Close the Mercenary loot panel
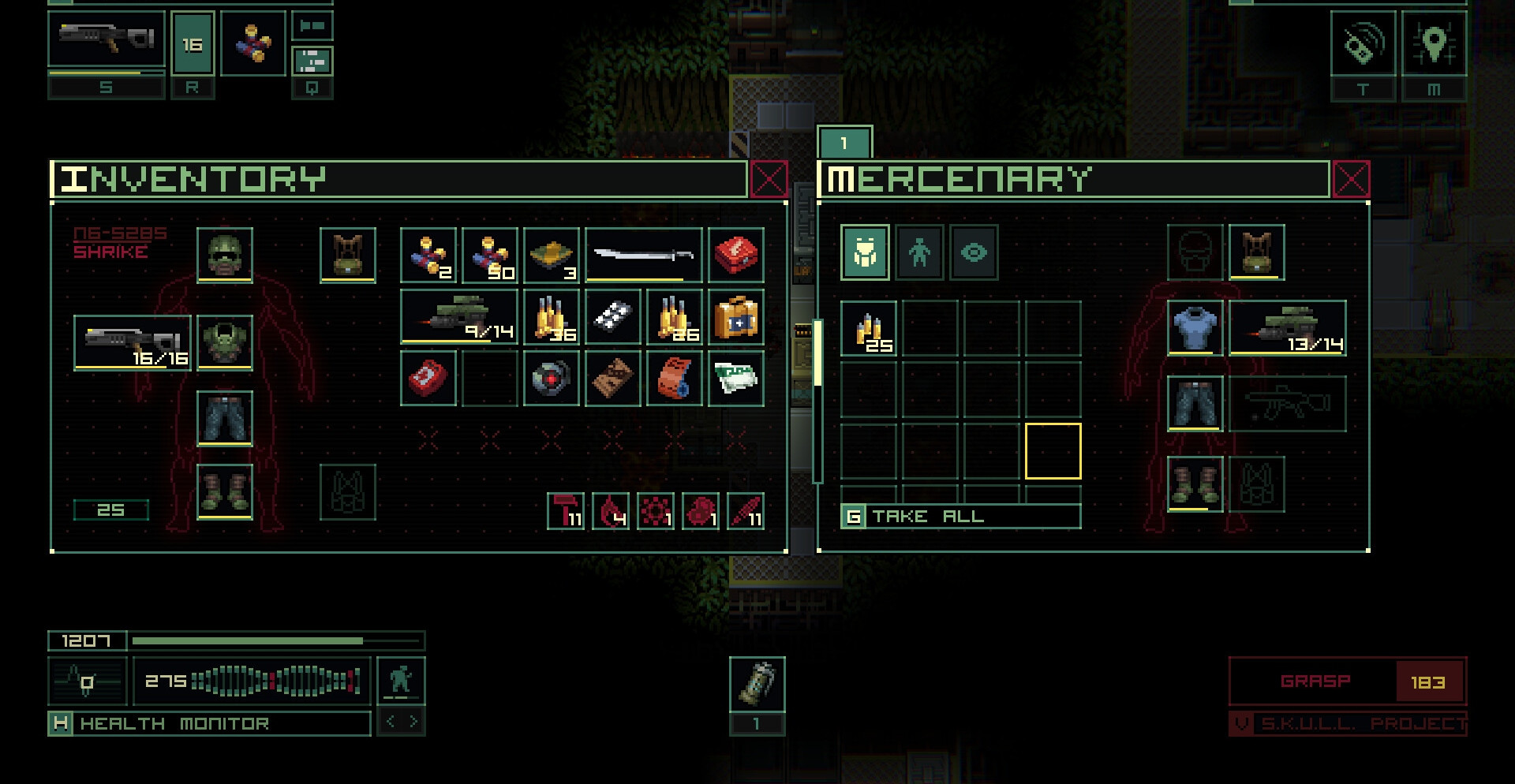Image resolution: width=1515 pixels, height=784 pixels. pos(1351,180)
